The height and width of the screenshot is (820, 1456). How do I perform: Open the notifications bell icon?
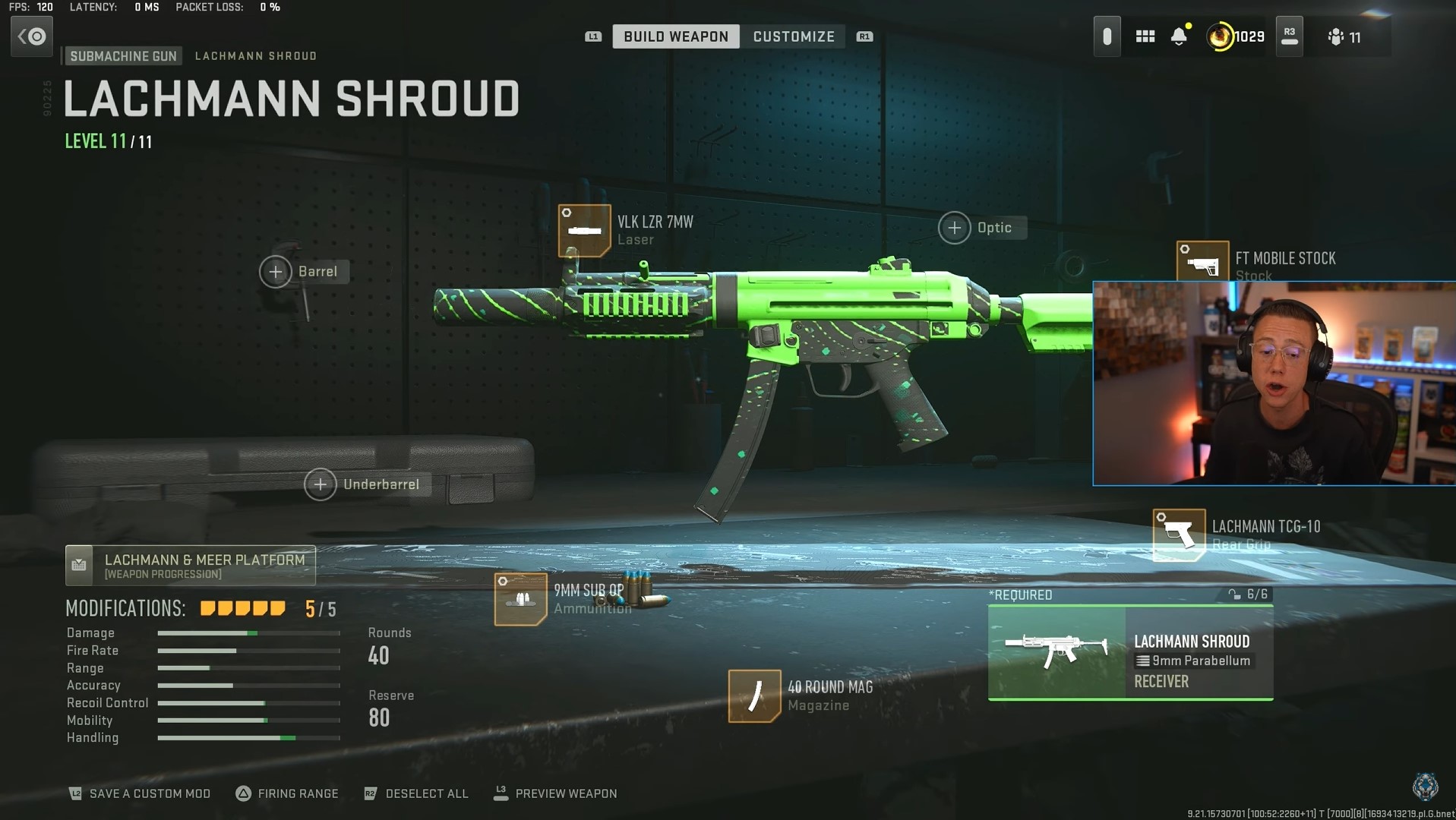(1179, 36)
